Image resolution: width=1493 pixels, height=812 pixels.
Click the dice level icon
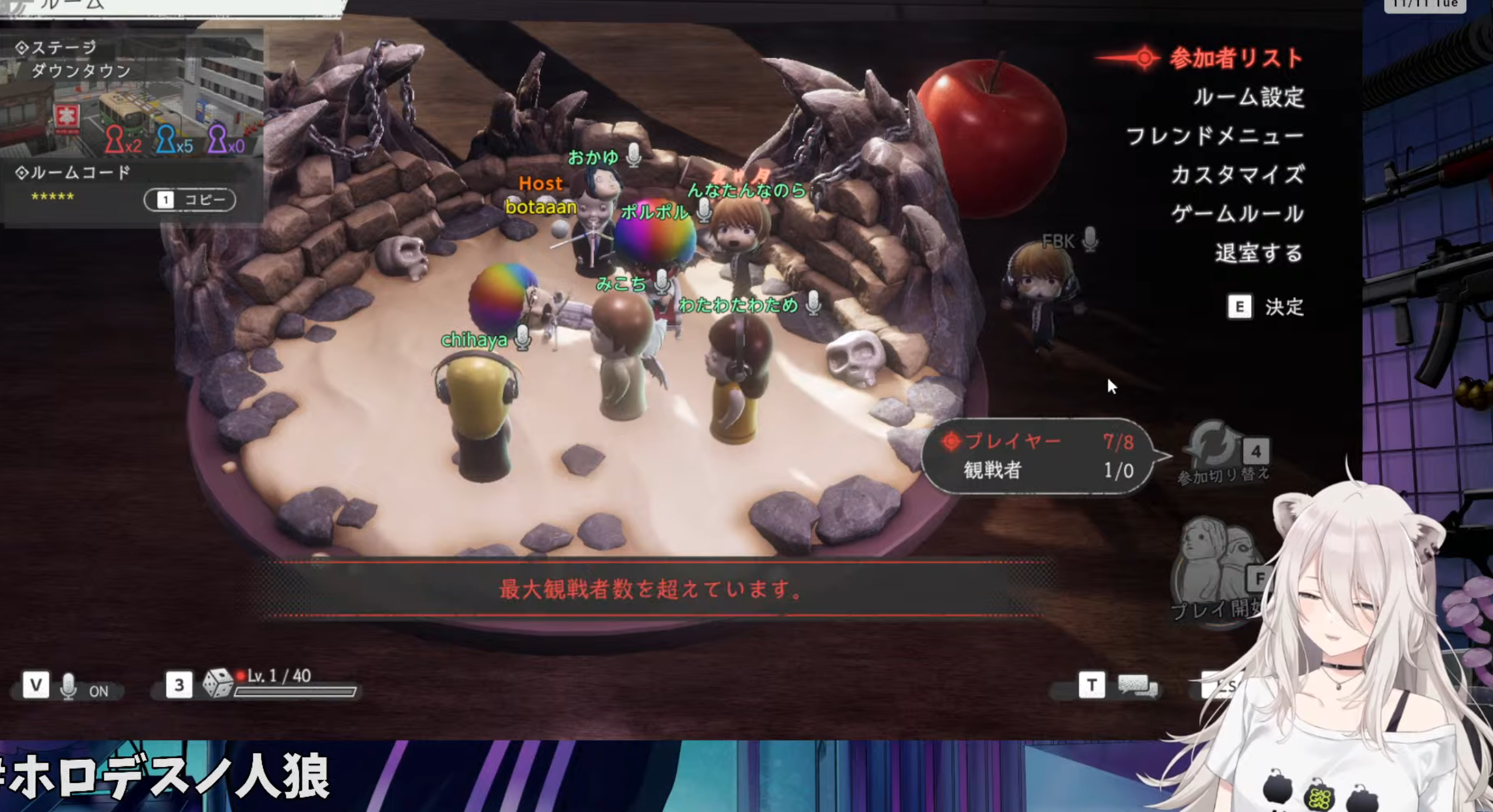[x=218, y=684]
